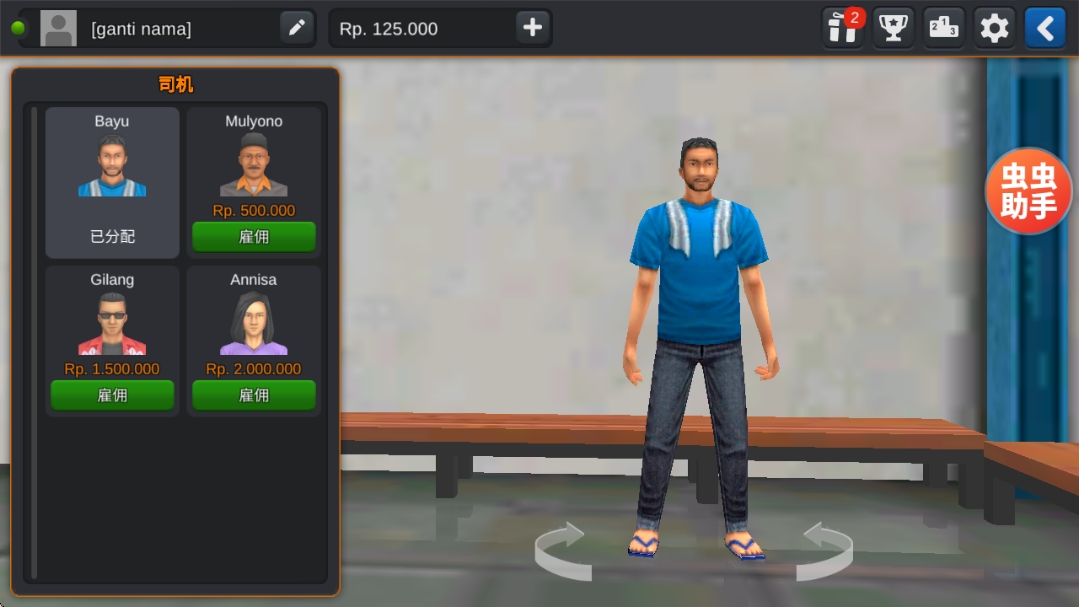This screenshot has height=607, width=1079.
Task: Open settings with the gear icon
Action: click(x=994, y=28)
